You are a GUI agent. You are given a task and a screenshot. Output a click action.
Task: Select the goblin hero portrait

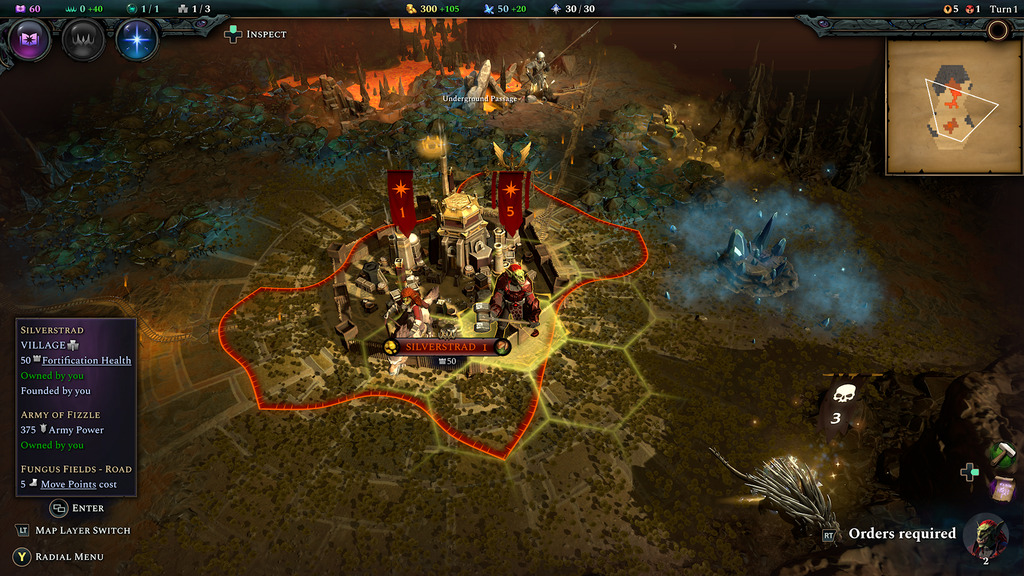[989, 535]
